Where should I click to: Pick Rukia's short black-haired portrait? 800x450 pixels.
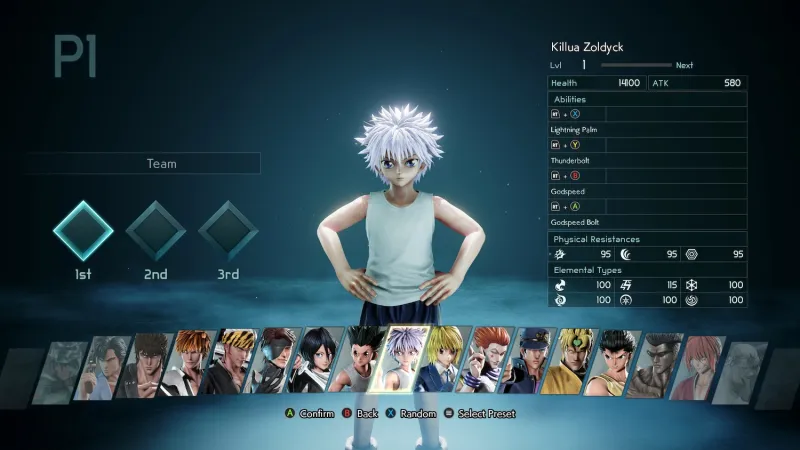[x=320, y=365]
